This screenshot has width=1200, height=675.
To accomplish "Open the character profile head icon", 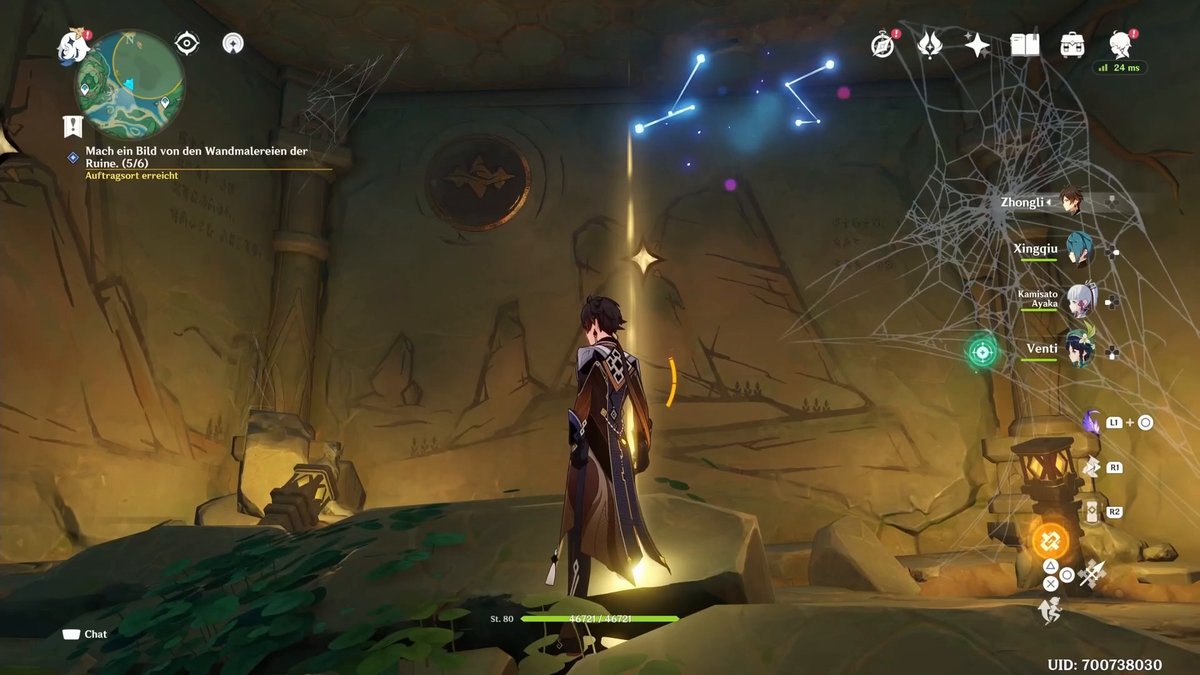I will tap(1120, 43).
